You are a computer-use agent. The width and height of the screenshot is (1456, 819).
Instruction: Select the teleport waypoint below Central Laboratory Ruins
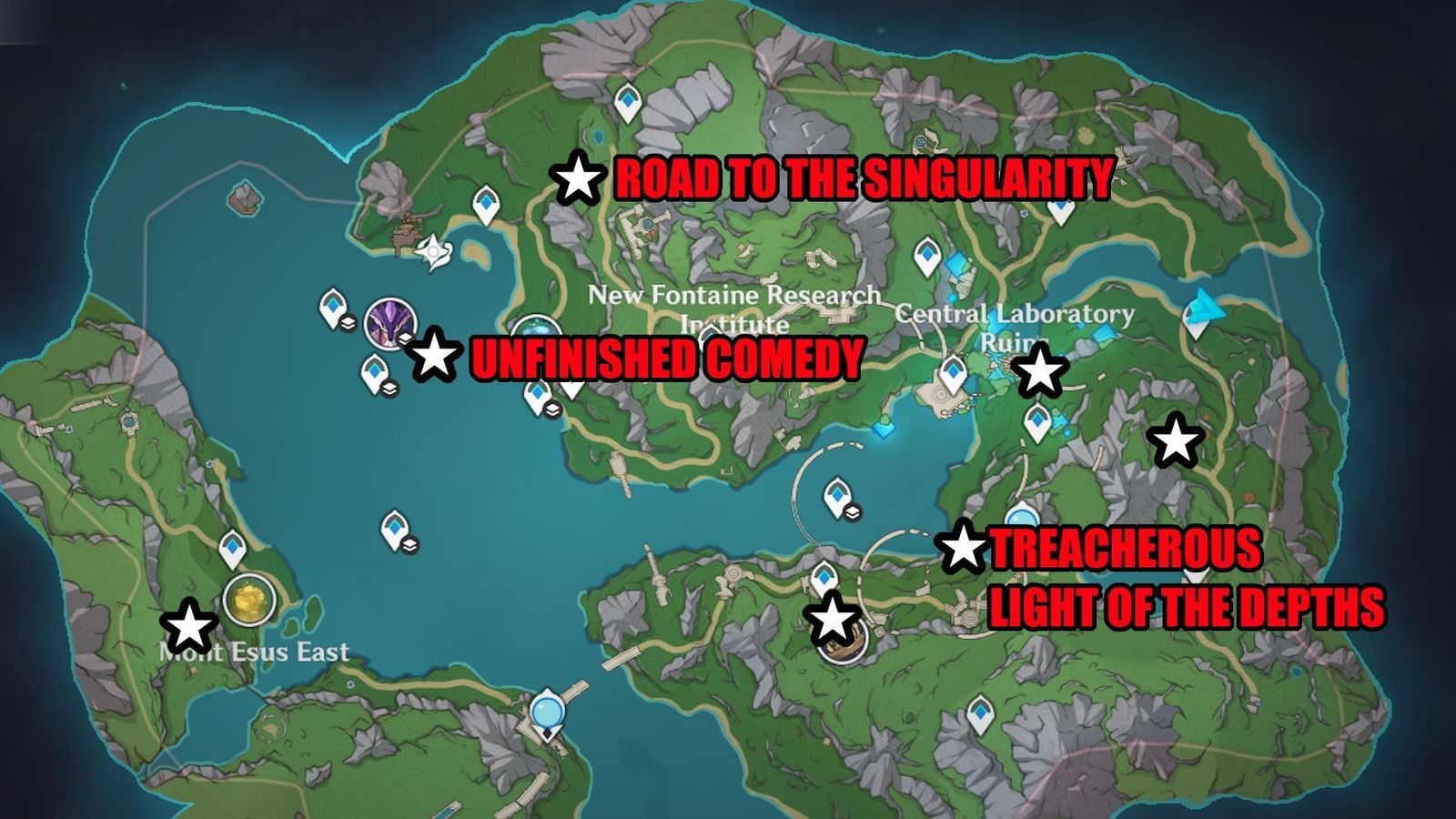click(x=954, y=373)
